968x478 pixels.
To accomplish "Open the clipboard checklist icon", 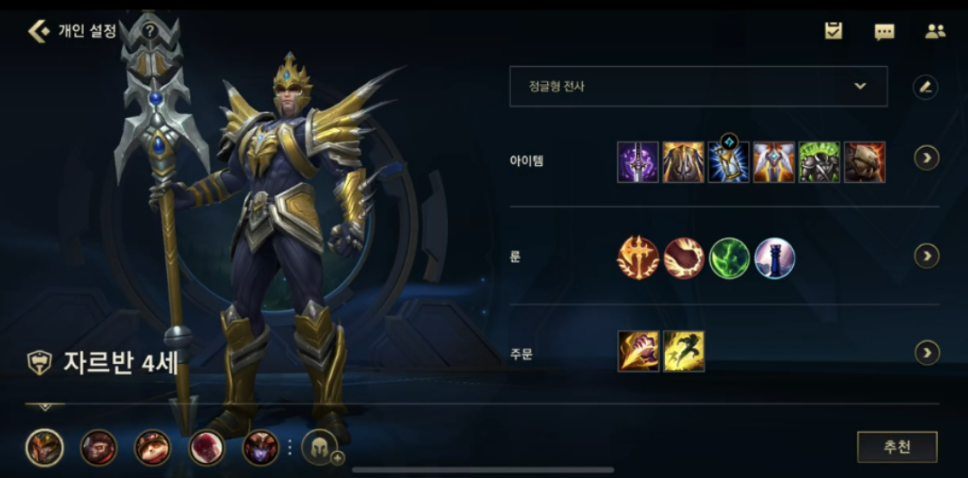I will pyautogui.click(x=833, y=31).
